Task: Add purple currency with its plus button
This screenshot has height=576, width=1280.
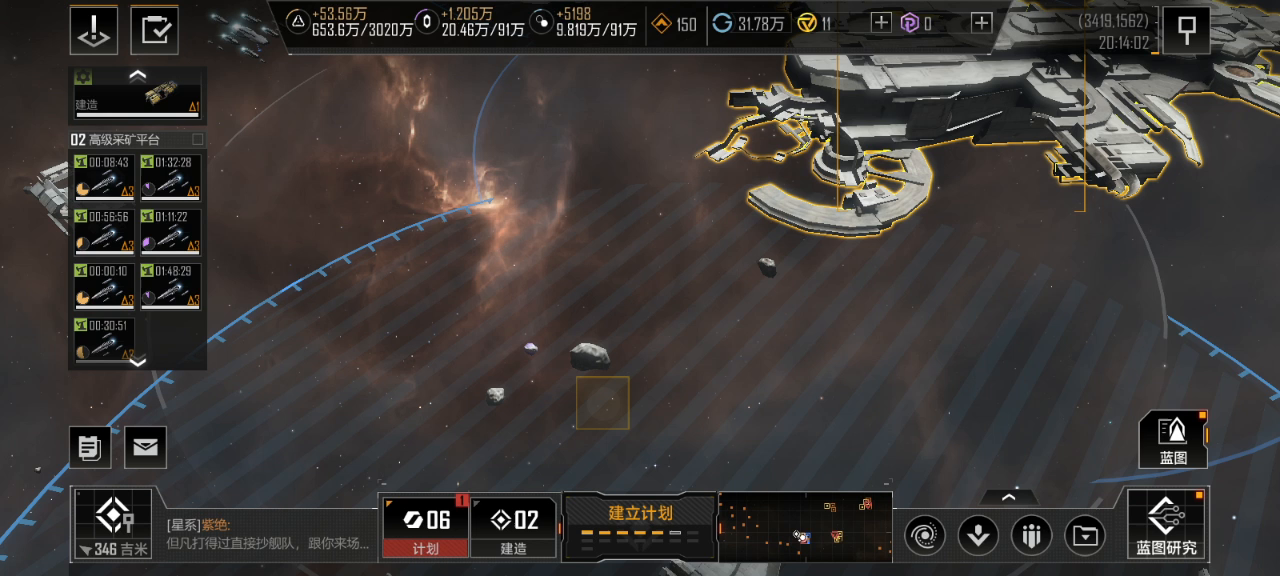Action: click(x=982, y=23)
